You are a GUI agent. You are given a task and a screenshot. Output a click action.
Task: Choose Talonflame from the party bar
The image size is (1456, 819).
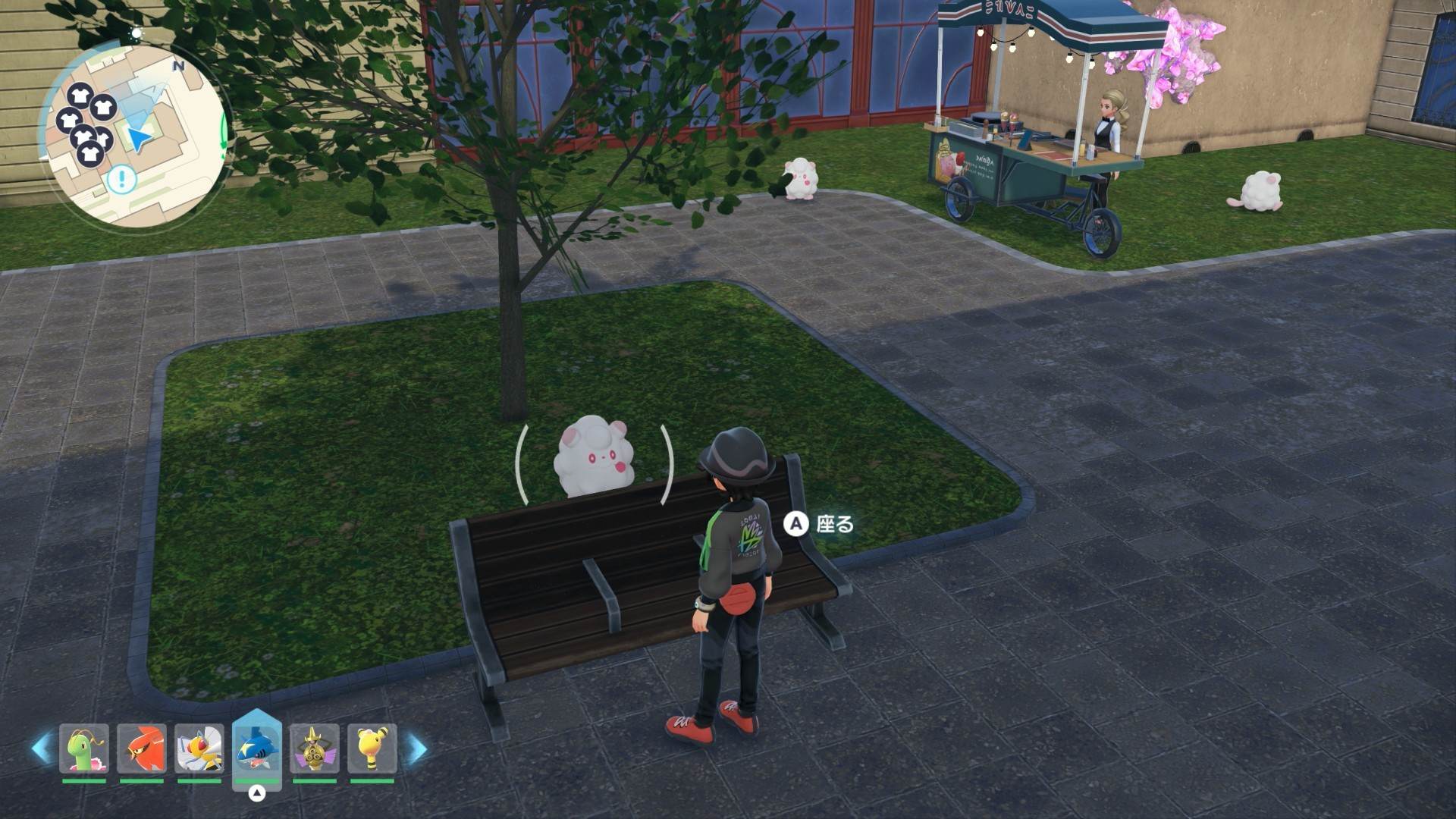142,749
